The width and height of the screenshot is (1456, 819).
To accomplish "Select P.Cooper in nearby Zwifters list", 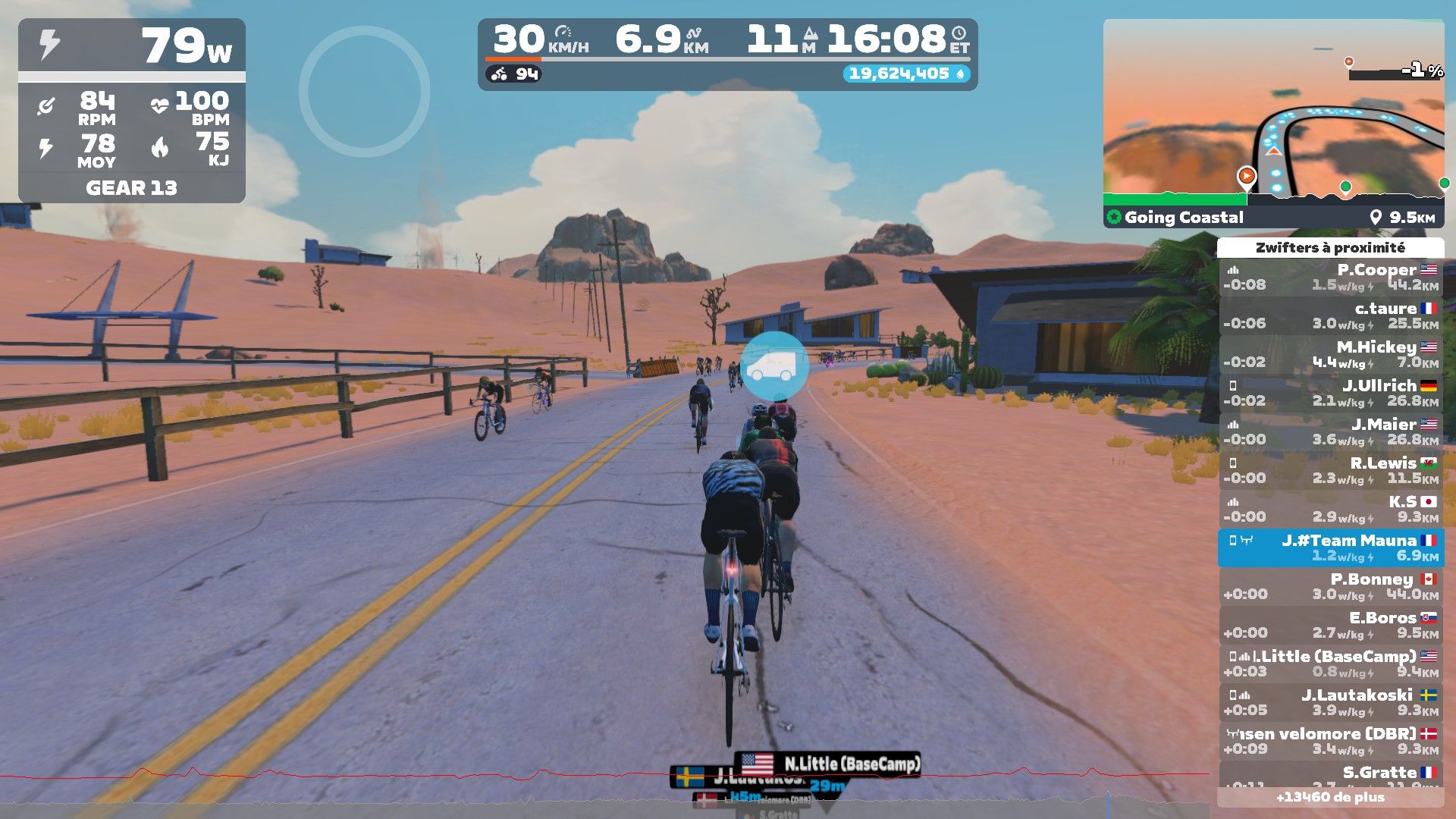I will (x=1331, y=278).
